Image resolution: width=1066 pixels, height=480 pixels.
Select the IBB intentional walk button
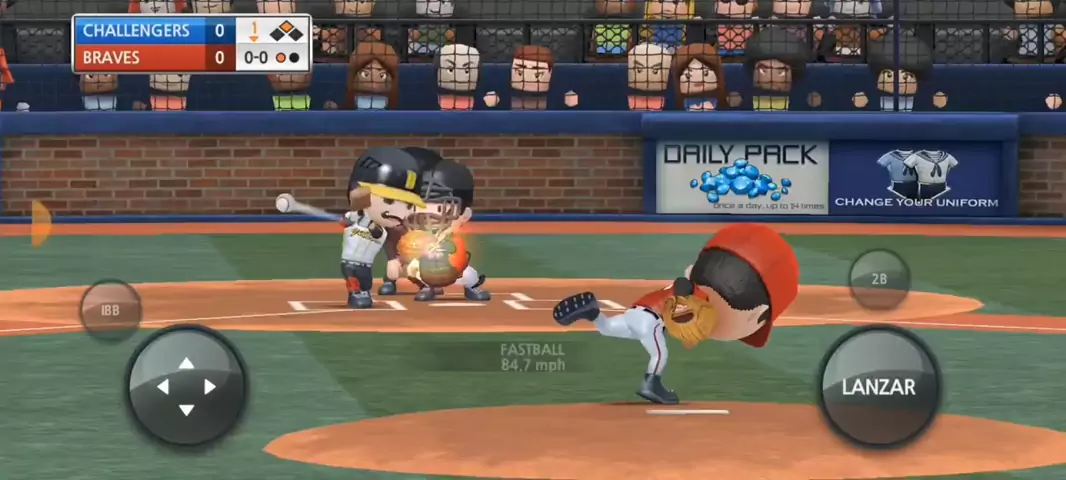pos(110,311)
